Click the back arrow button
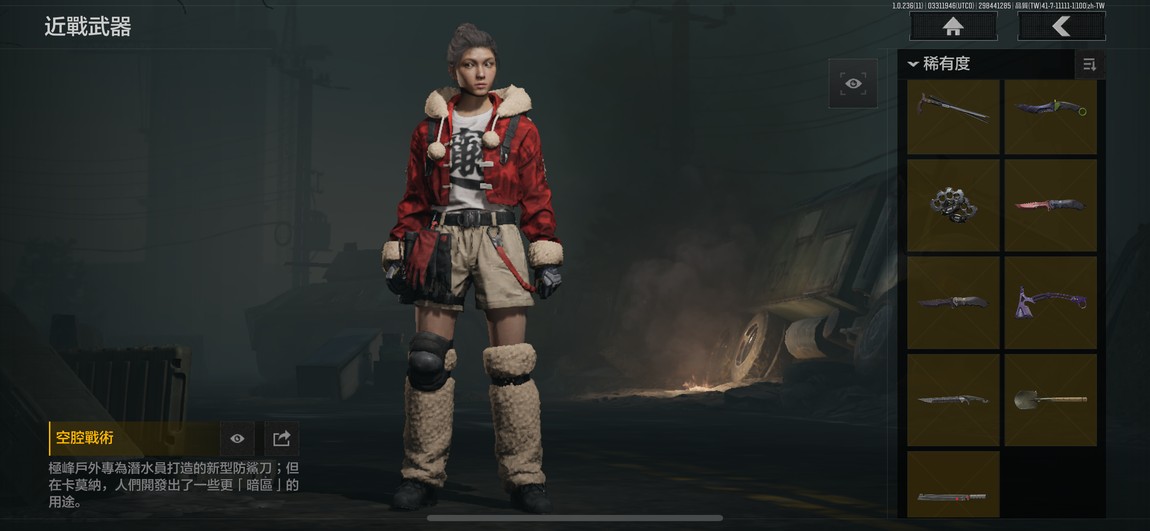The image size is (1150, 531). point(1061,27)
